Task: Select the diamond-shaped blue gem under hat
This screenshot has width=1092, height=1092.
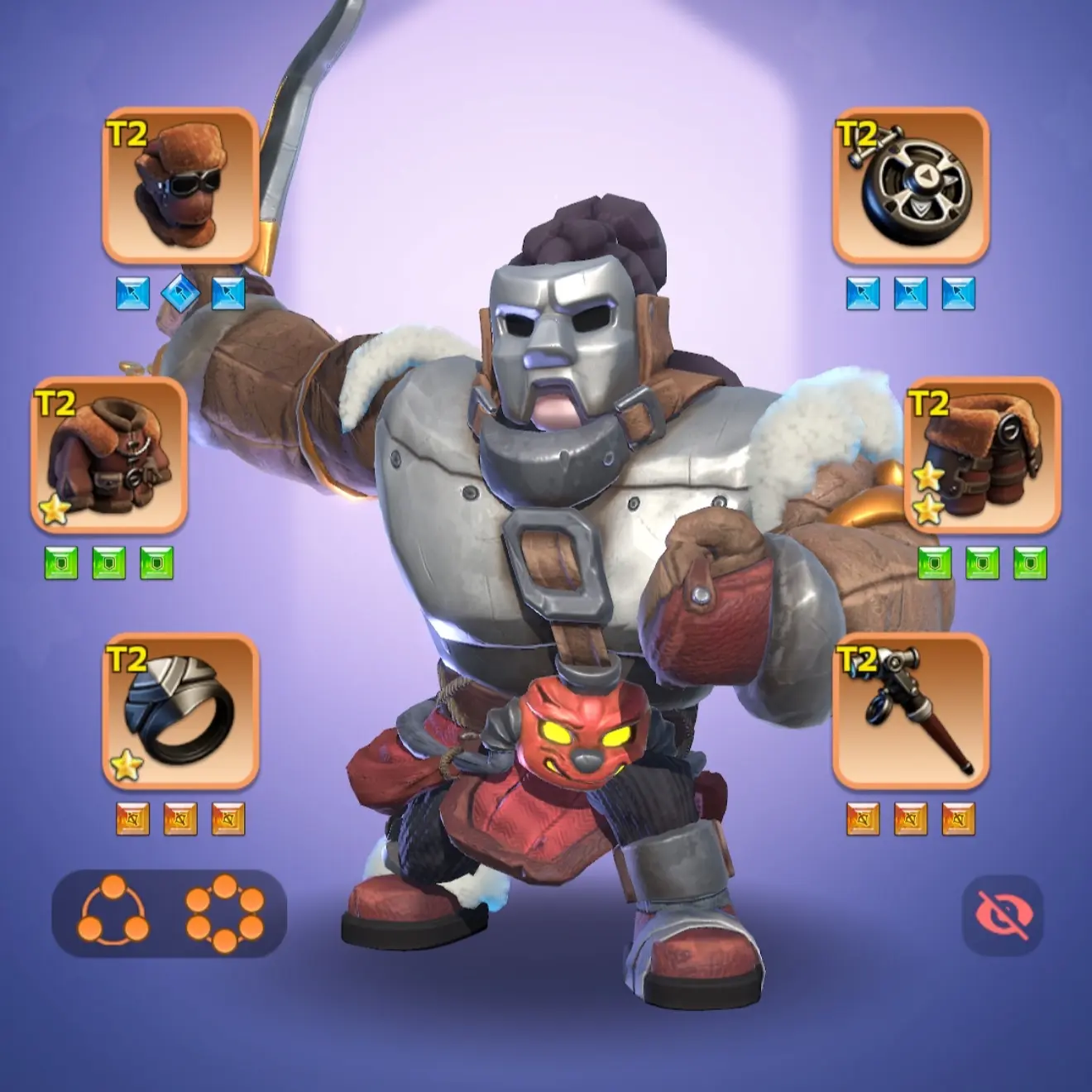Action: pyautogui.click(x=180, y=293)
